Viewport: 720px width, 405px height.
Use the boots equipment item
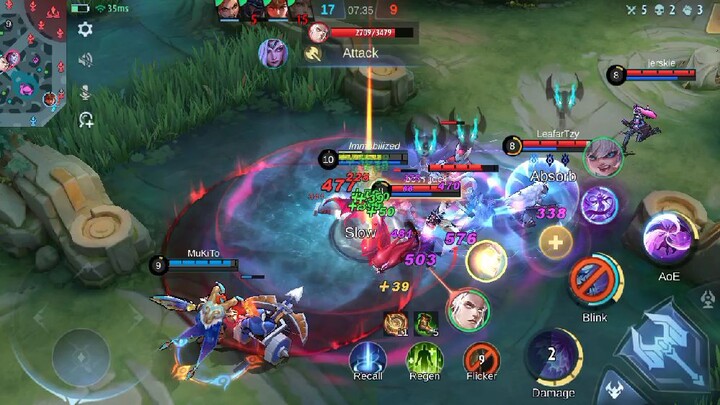point(427,322)
